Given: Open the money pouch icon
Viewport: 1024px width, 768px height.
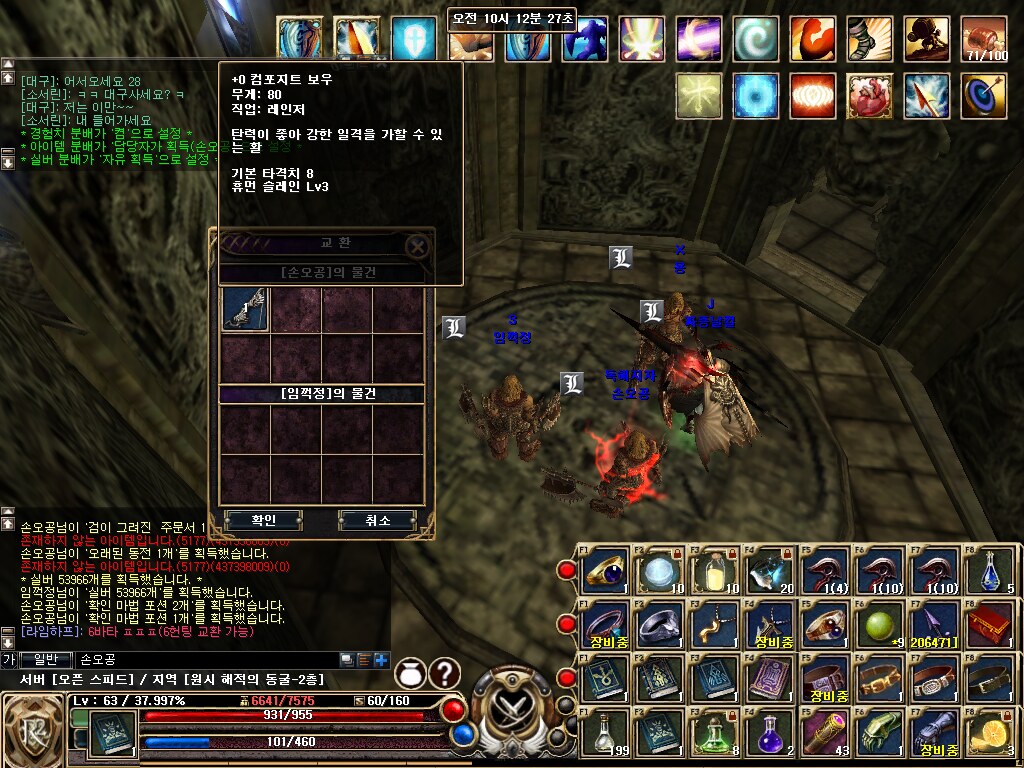Looking at the screenshot, I should [410, 674].
